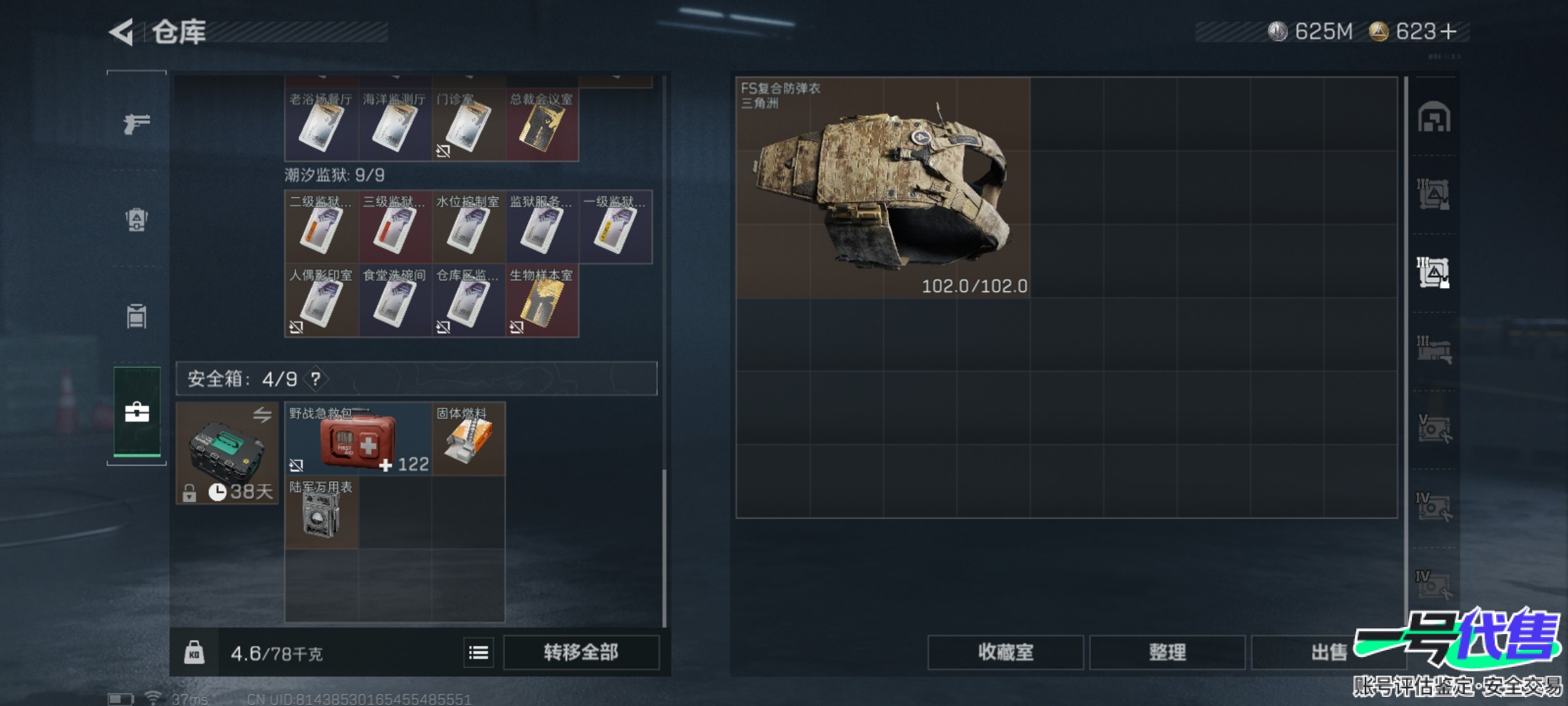Go back from the 仓库 screen

[122, 32]
